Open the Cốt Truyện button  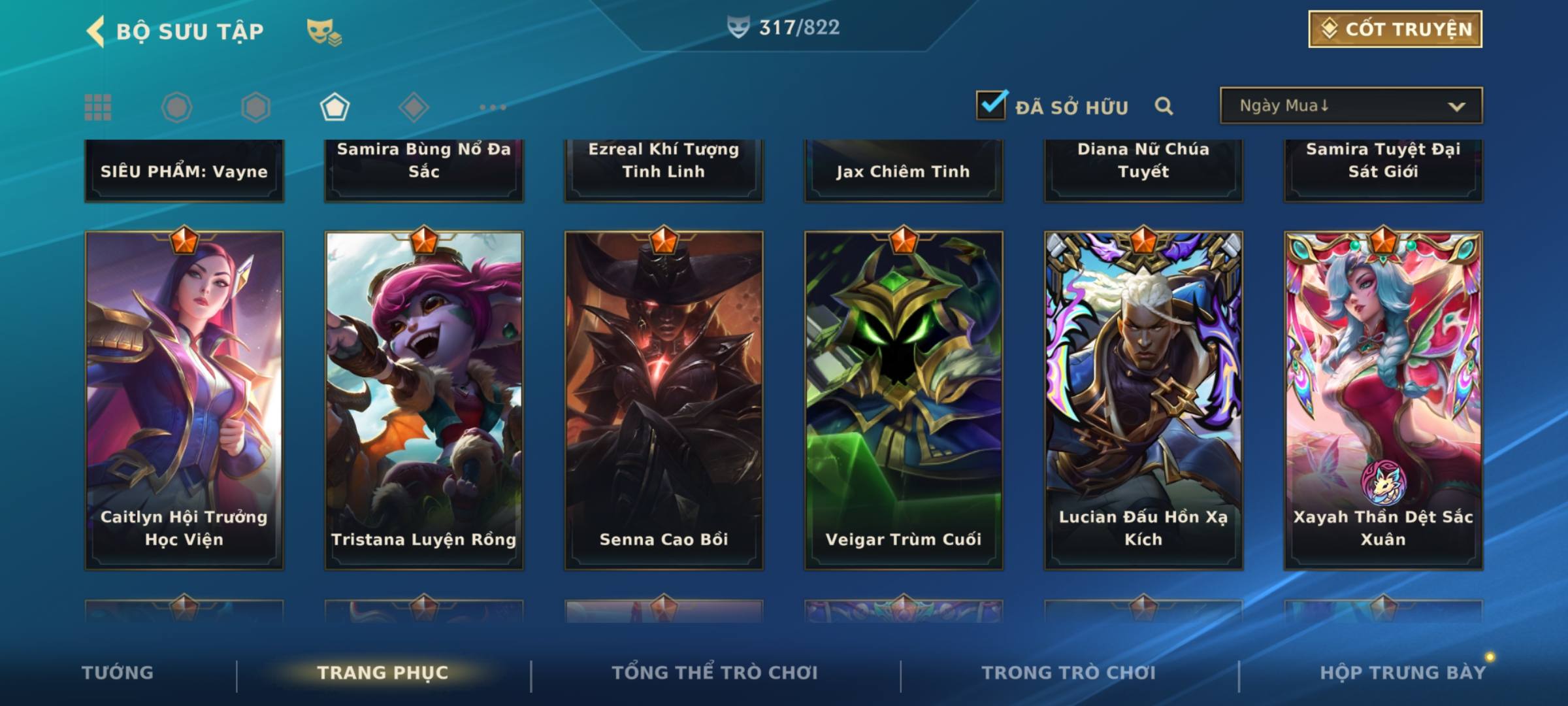[1395, 29]
